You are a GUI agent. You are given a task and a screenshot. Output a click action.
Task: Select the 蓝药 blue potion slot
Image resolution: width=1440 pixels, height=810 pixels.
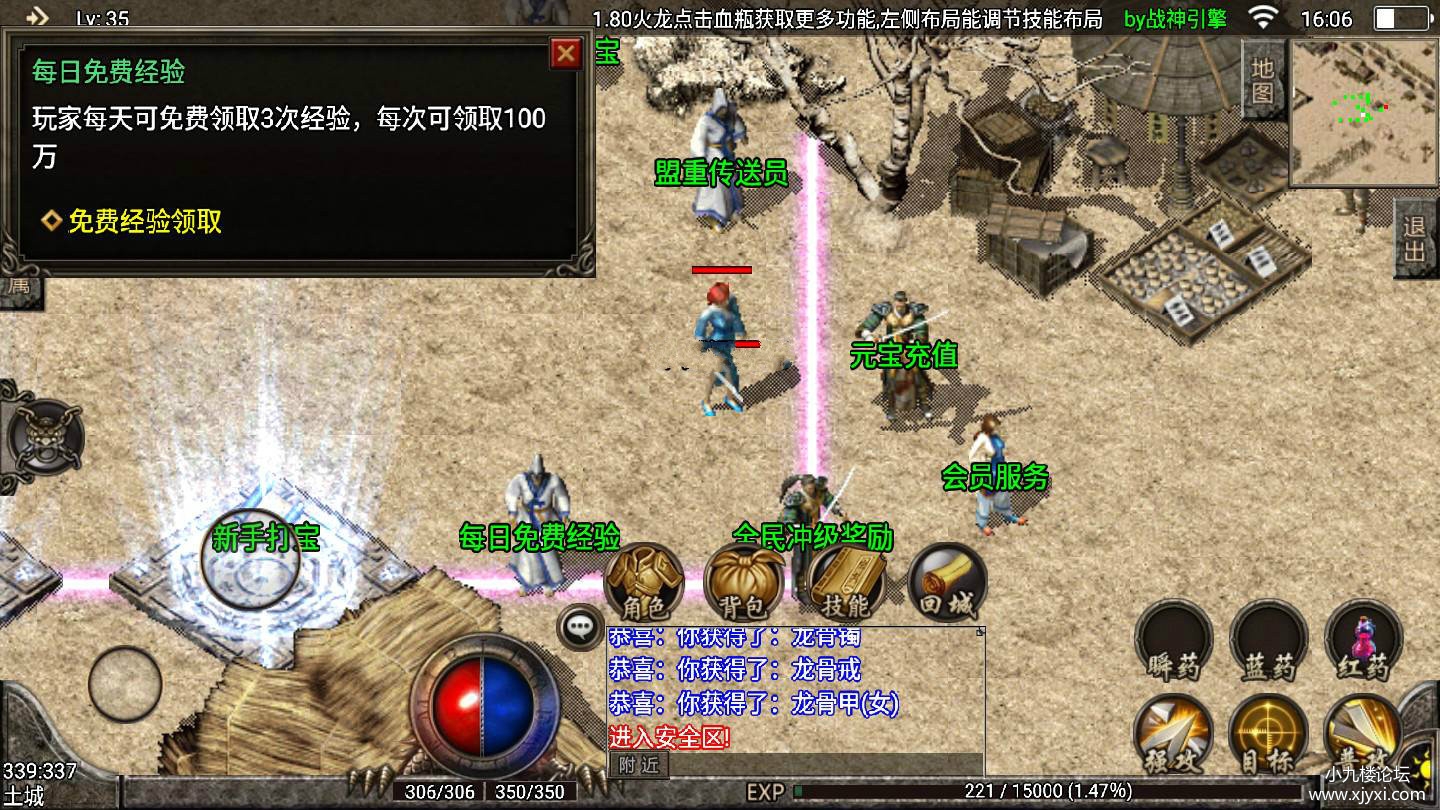click(x=1268, y=640)
